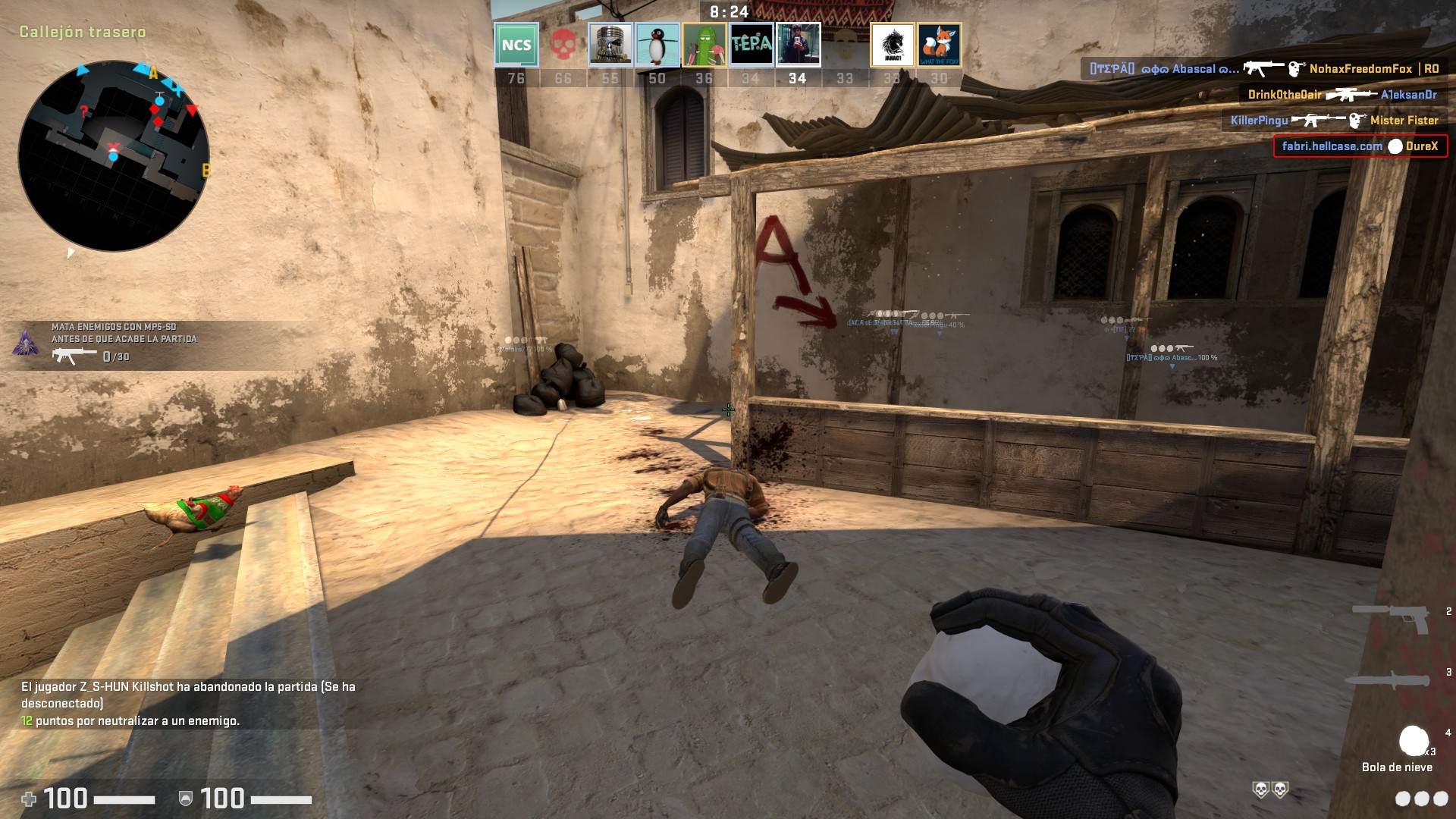The width and height of the screenshot is (1456, 819).
Task: Select the red skull player avatar
Action: coord(563,45)
